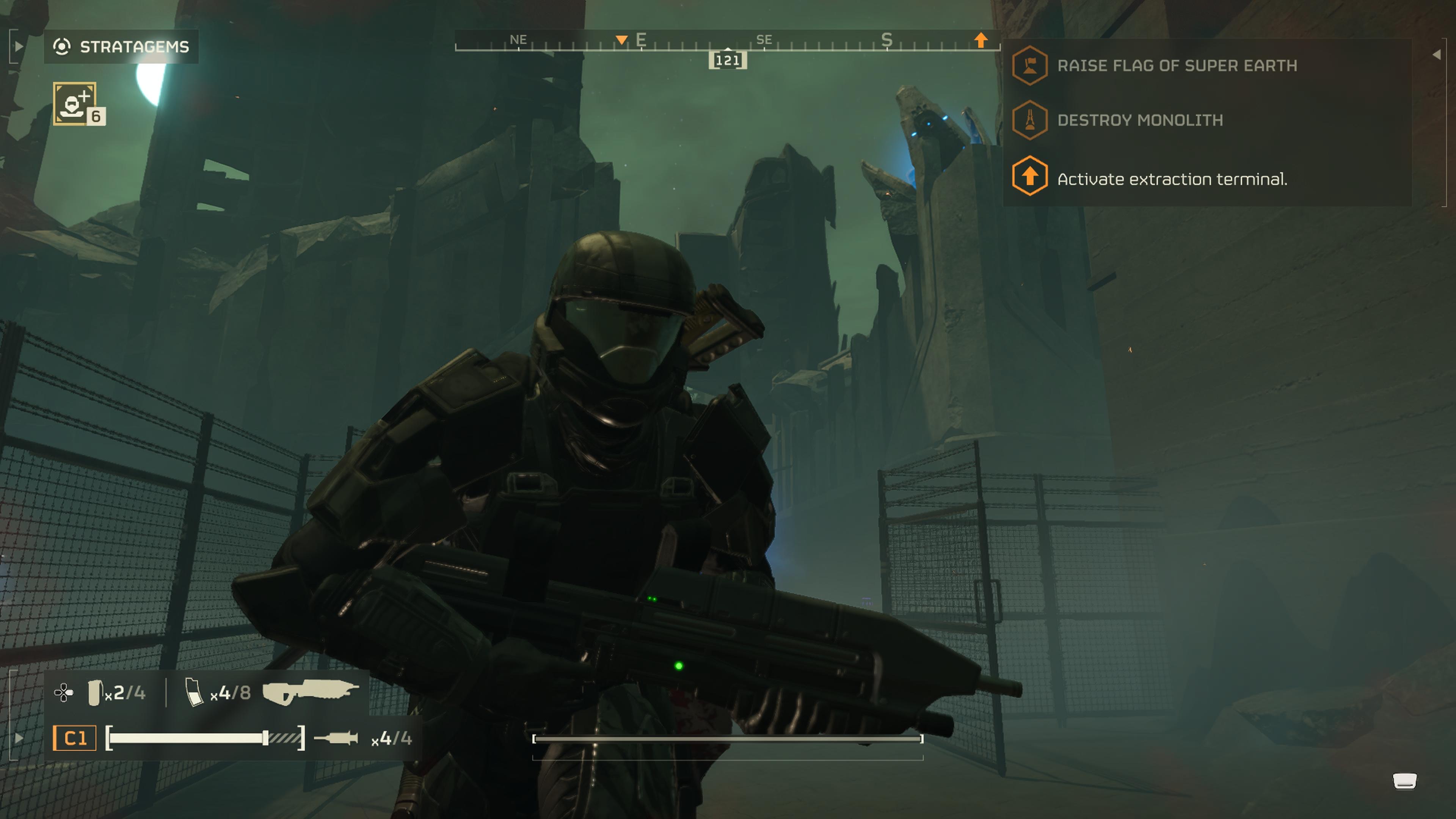Open the Stratagems panel header
1456x819 pixels.
(121, 46)
